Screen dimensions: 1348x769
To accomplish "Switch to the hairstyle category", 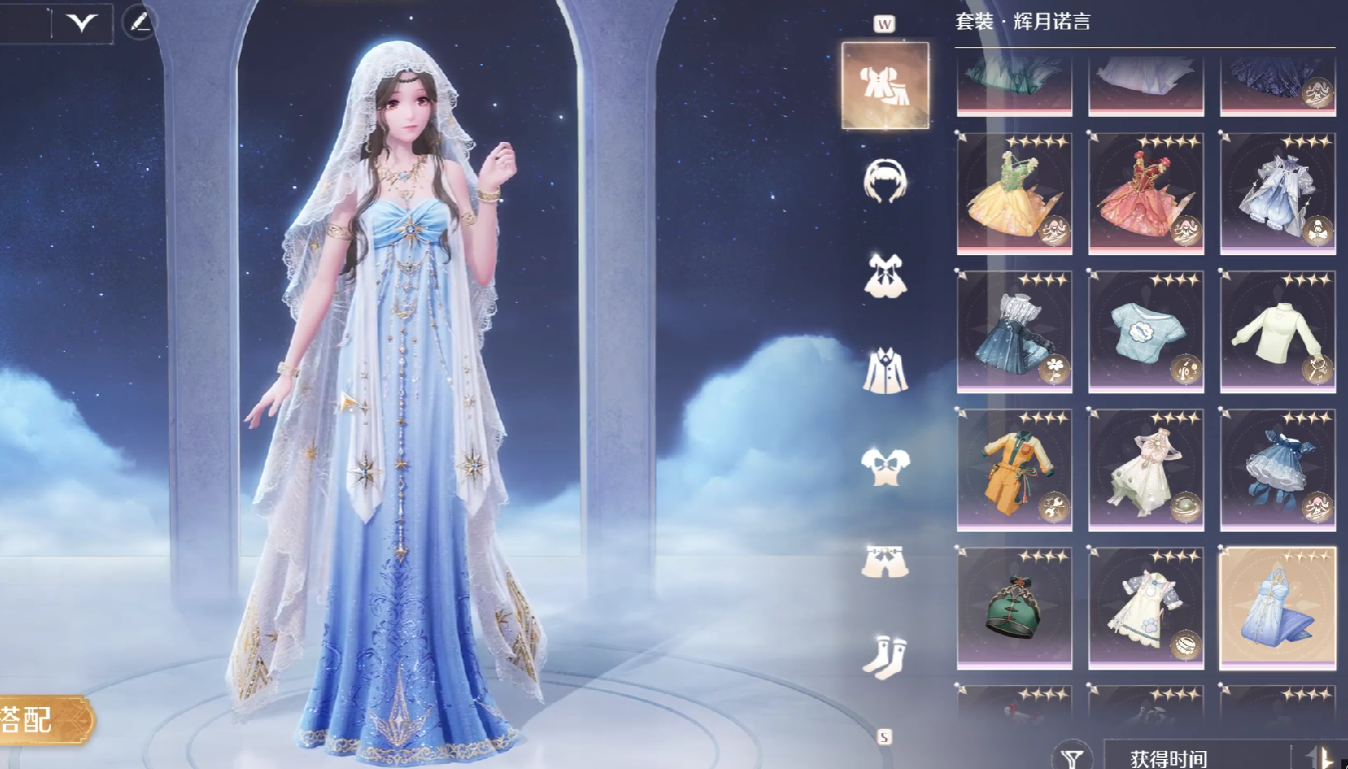I will pos(885,181).
